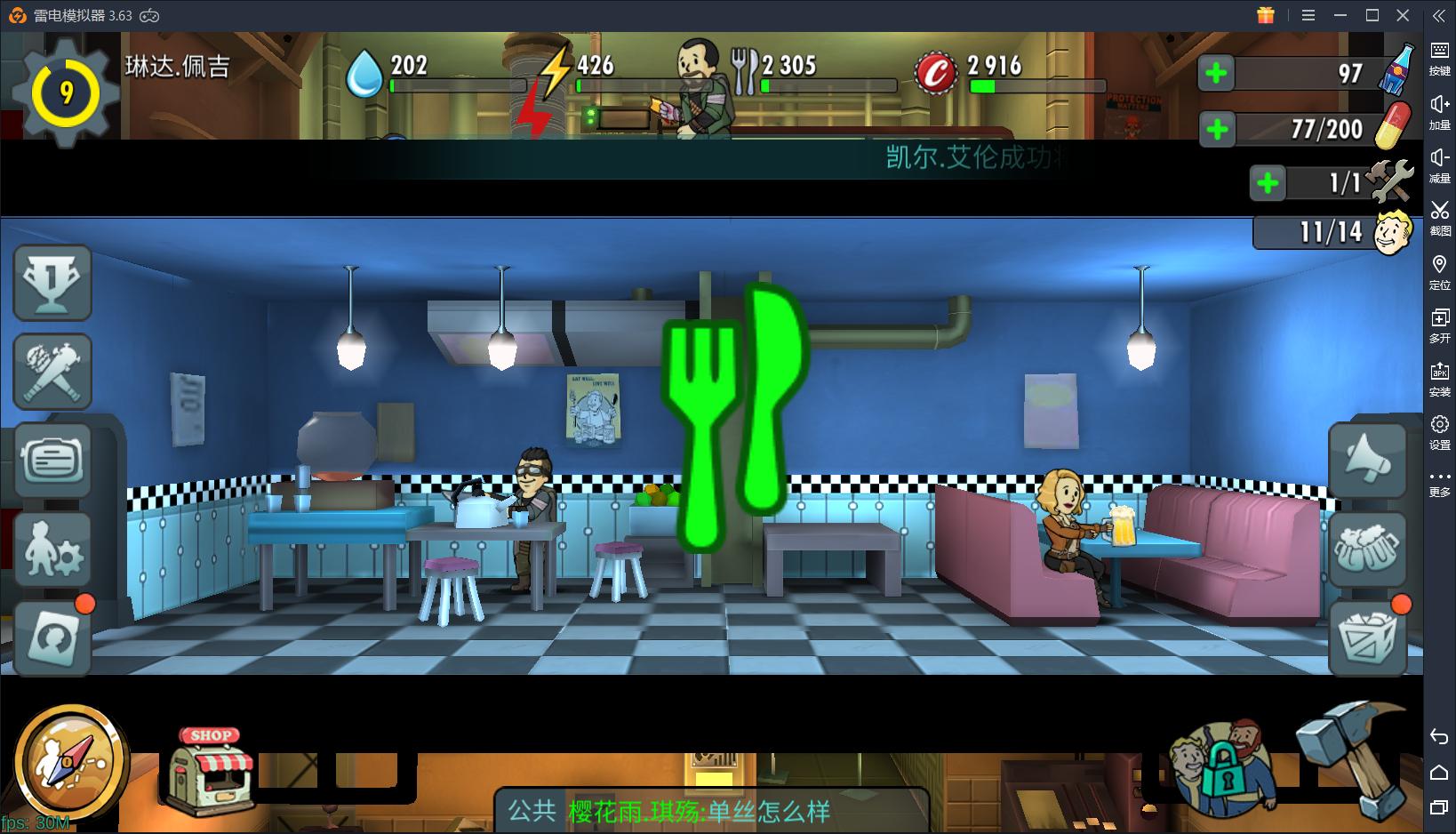
Task: Open the public chat bar
Action: point(711,811)
